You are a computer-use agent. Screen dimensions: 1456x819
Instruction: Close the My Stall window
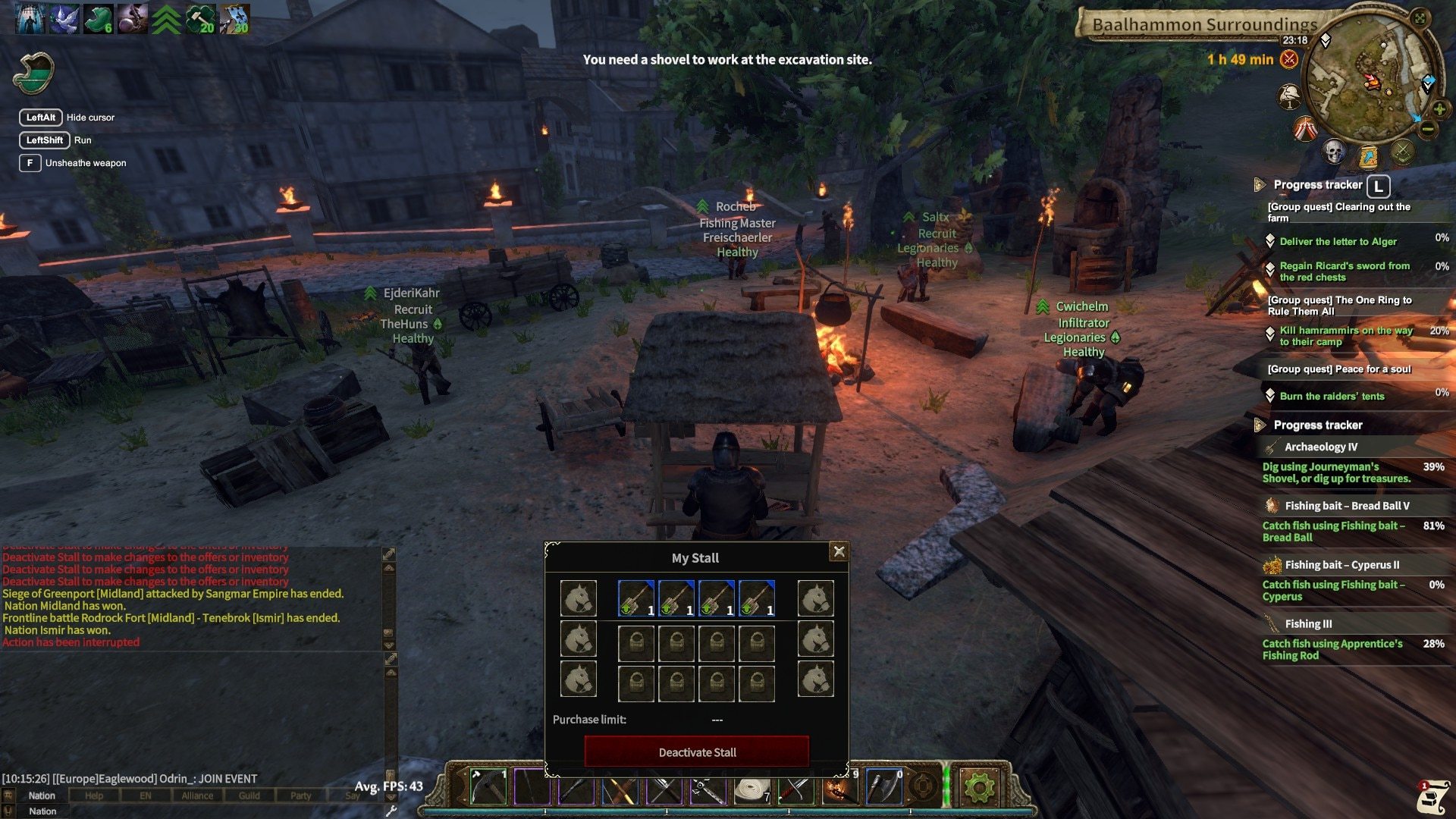point(839,552)
